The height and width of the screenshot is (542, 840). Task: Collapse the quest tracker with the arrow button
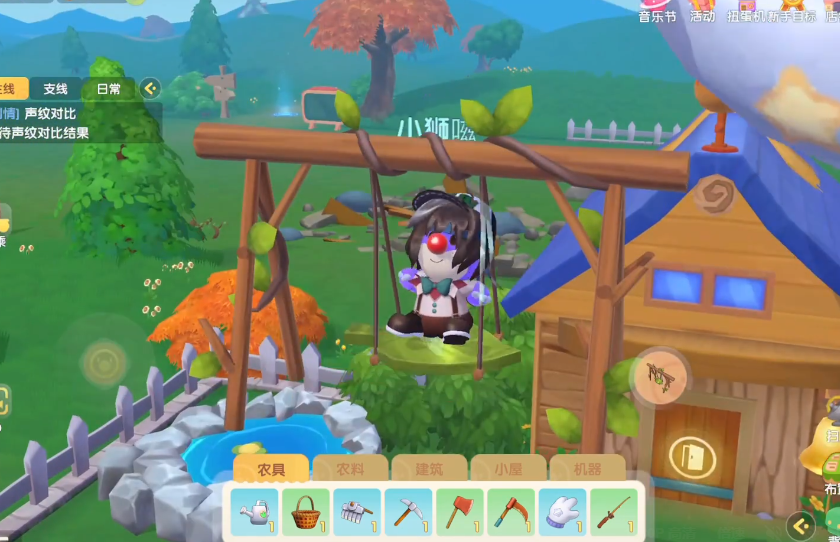(150, 89)
